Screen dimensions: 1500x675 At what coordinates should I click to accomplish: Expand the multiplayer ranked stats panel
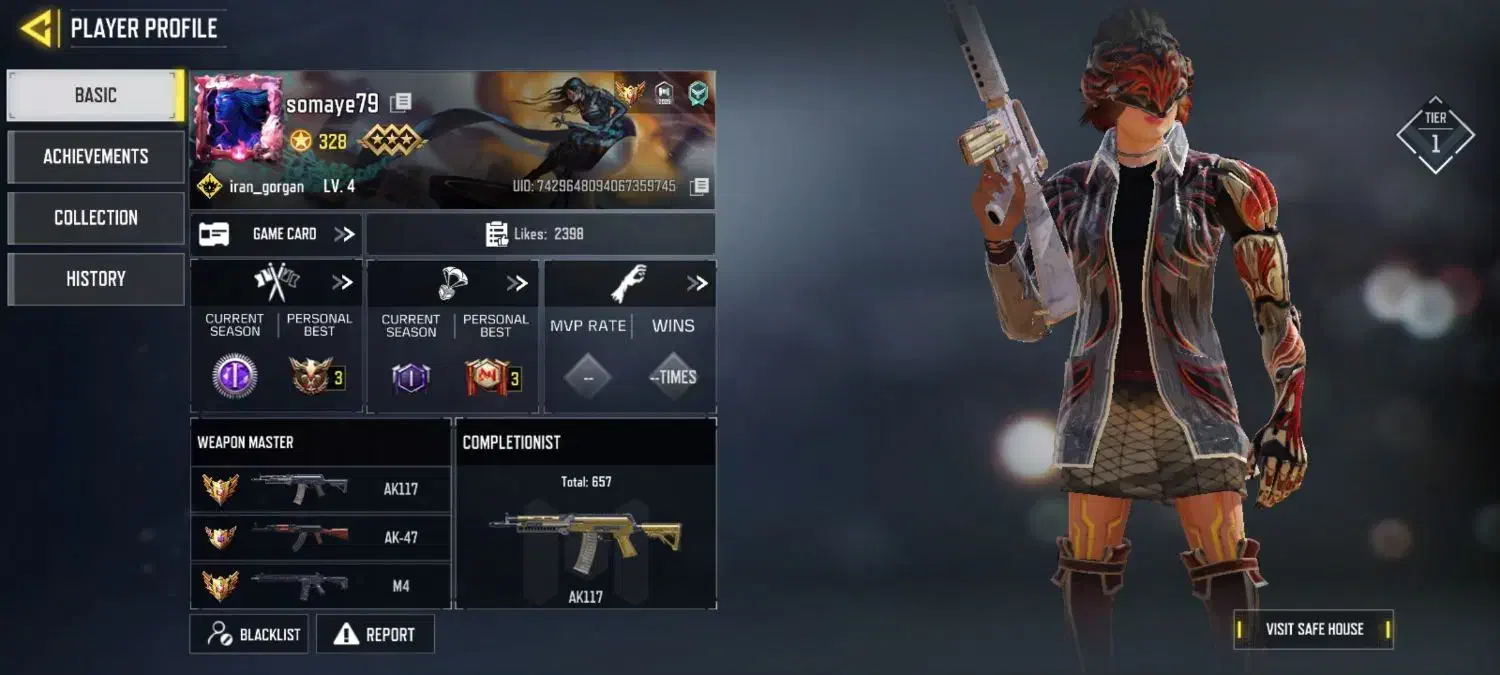(x=342, y=283)
